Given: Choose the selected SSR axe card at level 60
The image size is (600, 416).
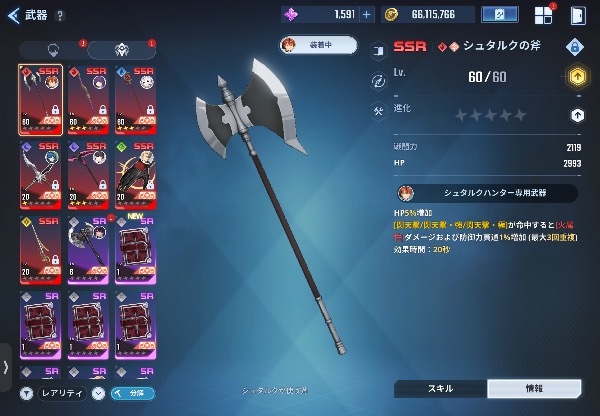Looking at the screenshot, I should click(40, 99).
